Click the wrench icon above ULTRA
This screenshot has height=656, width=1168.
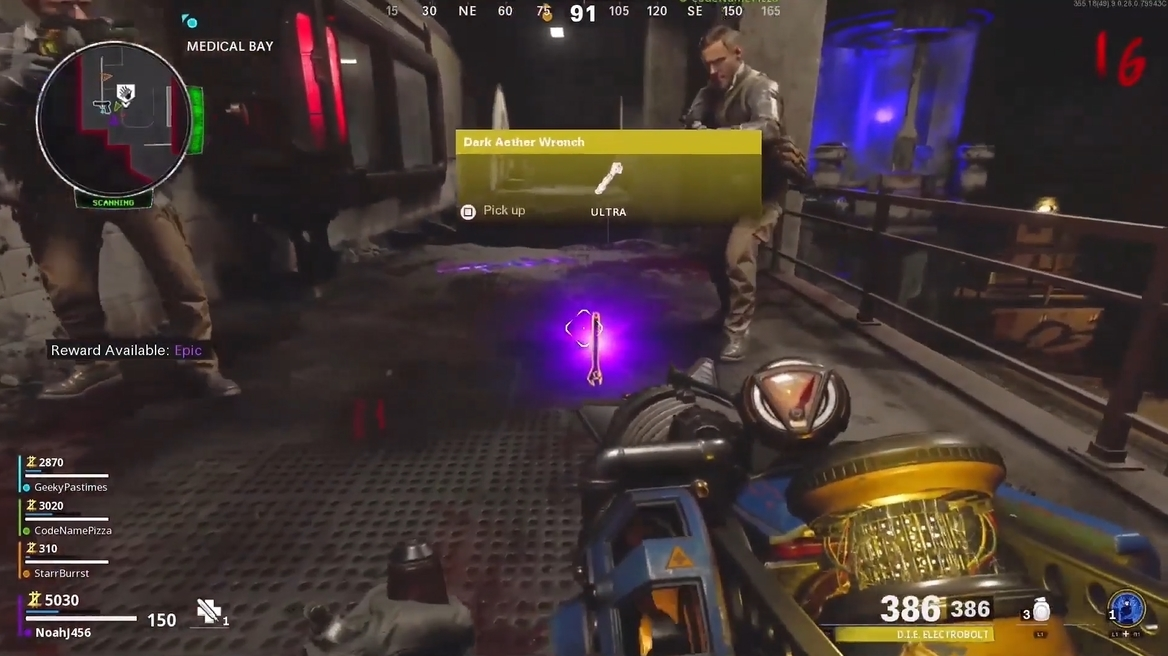608,178
